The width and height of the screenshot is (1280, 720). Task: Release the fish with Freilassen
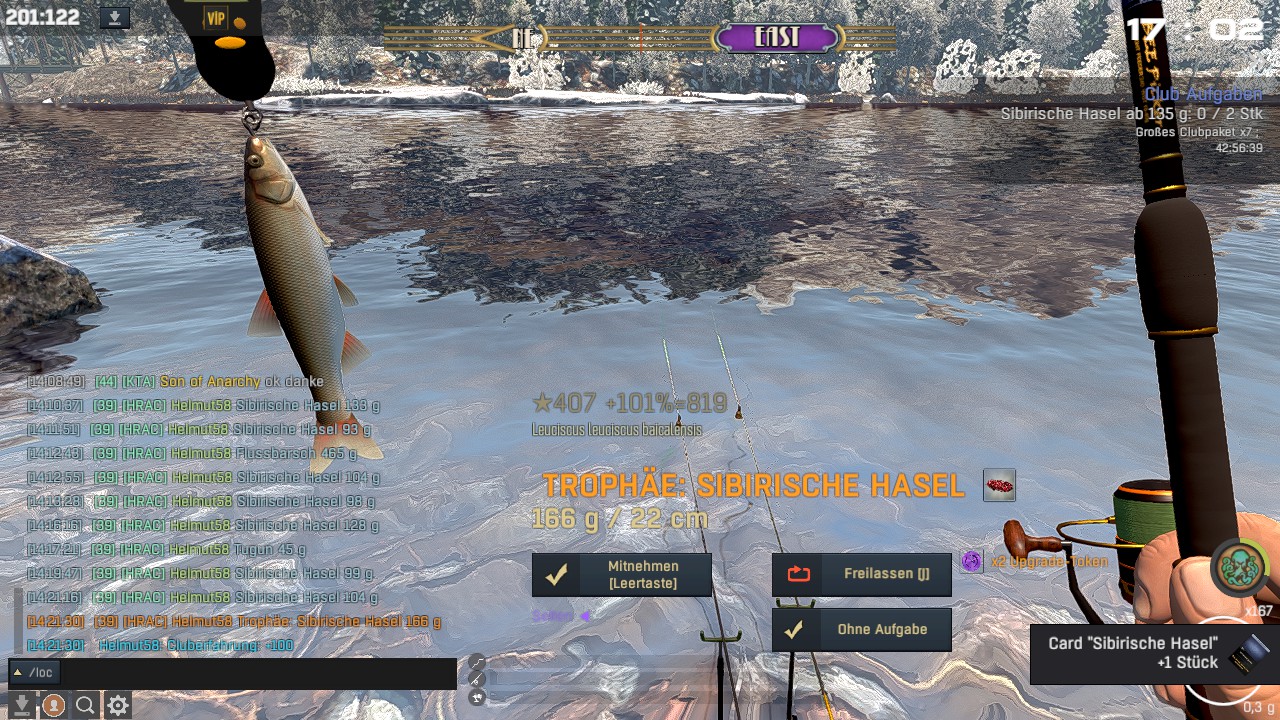861,575
